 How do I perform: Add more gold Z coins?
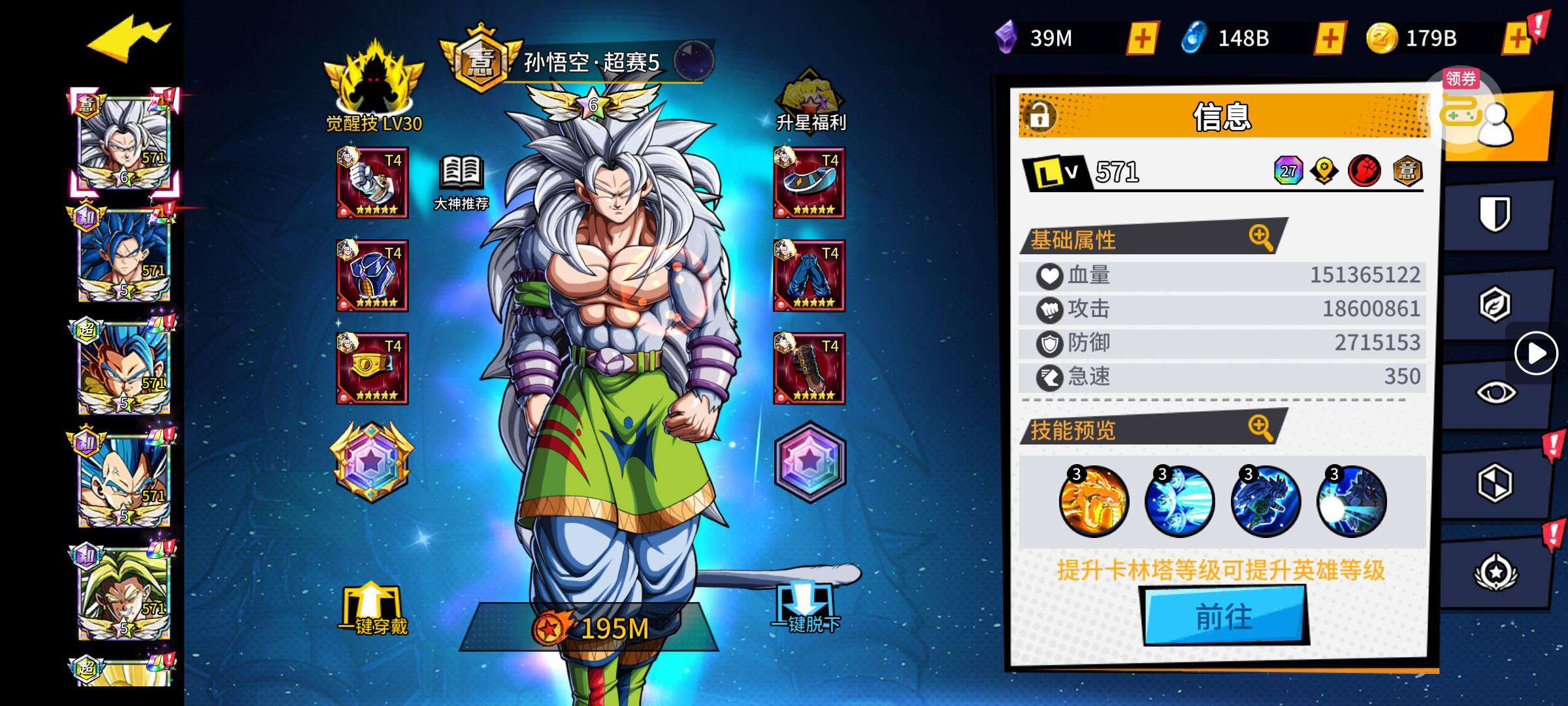(1517, 38)
